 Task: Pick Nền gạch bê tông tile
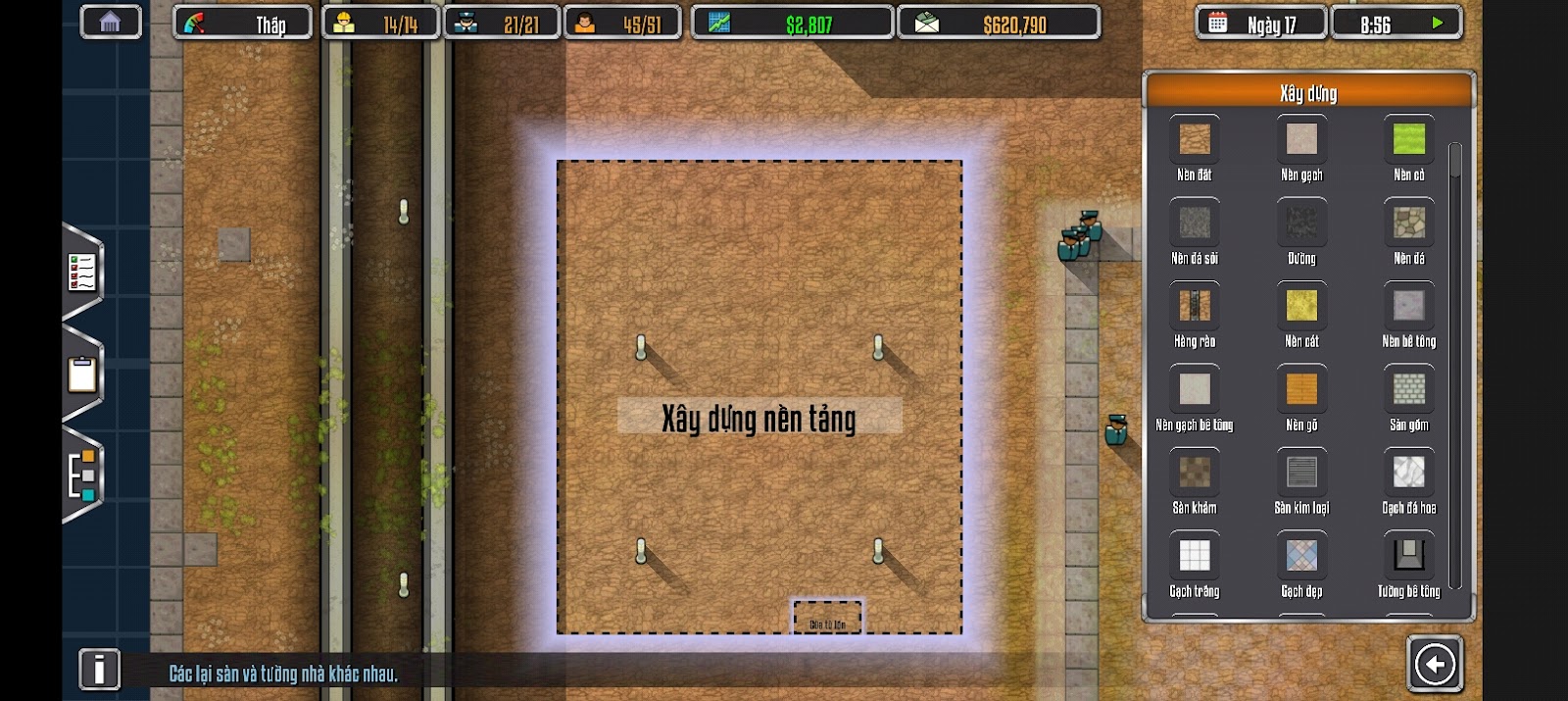(1194, 389)
